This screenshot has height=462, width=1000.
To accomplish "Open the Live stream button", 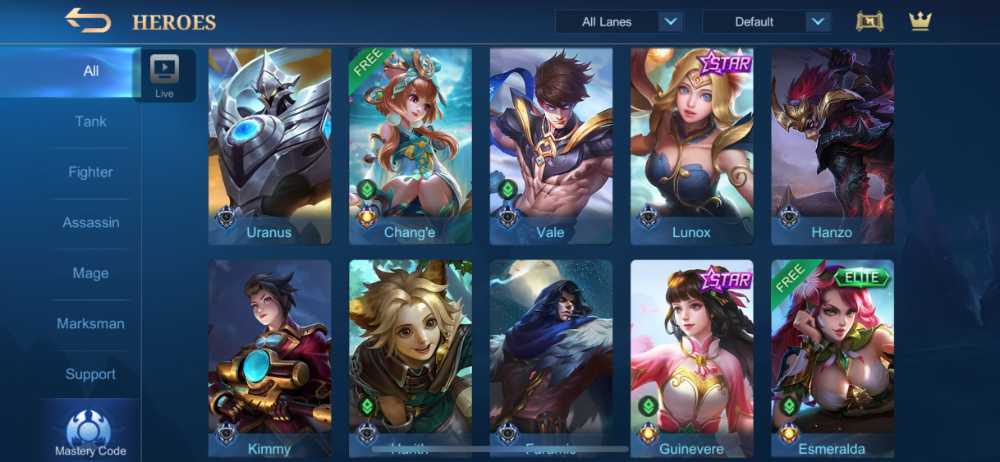I will pos(164,76).
